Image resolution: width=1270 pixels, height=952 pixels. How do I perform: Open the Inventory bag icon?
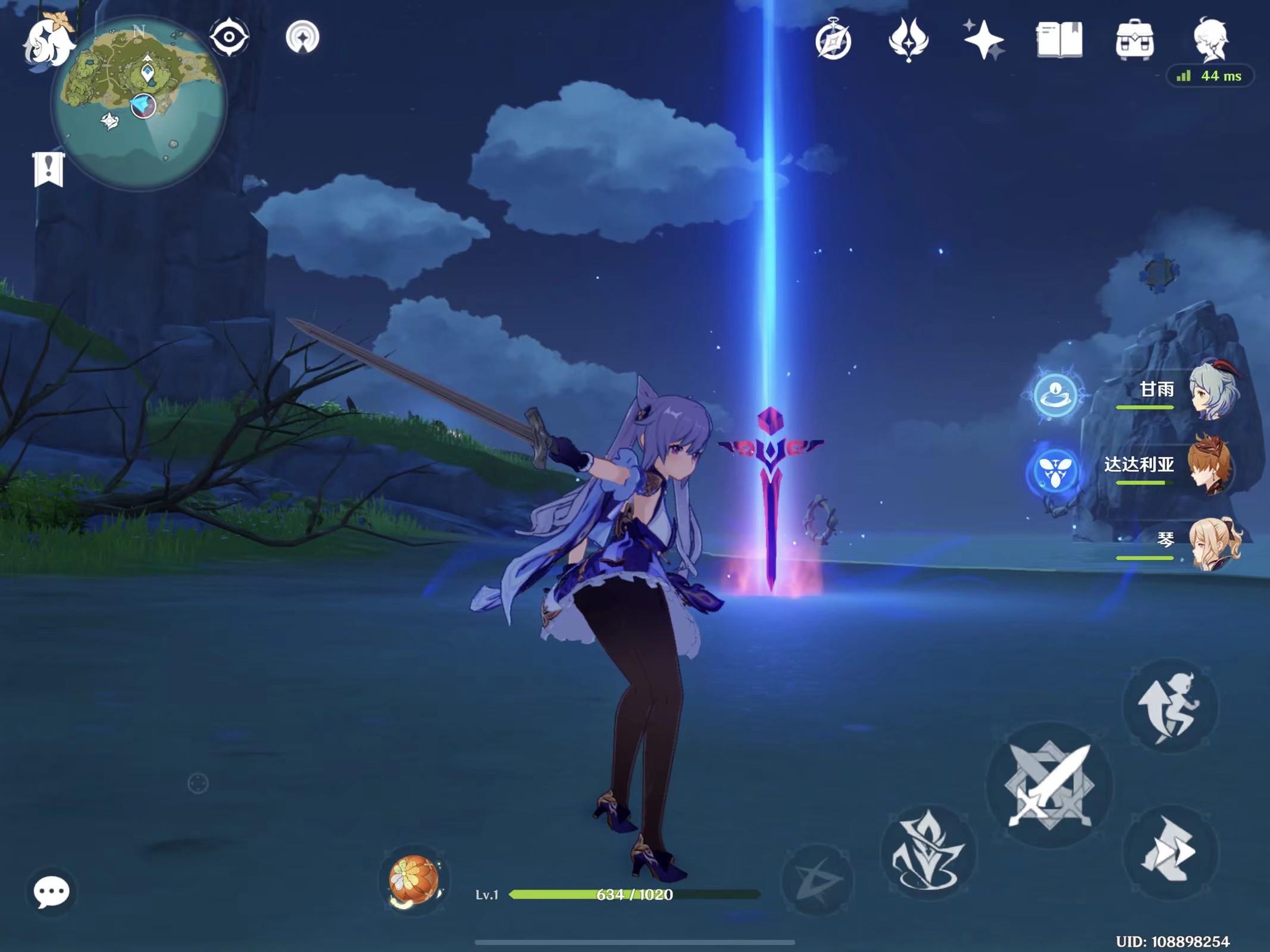tap(1135, 40)
